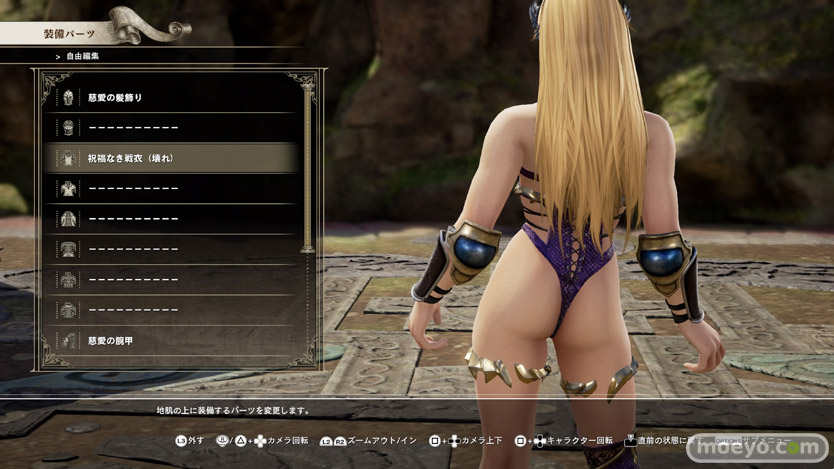The width and height of the screenshot is (834, 469).
Task: Choose the 祝福なき戦衣（壊れ） entry
Action: [x=170, y=158]
